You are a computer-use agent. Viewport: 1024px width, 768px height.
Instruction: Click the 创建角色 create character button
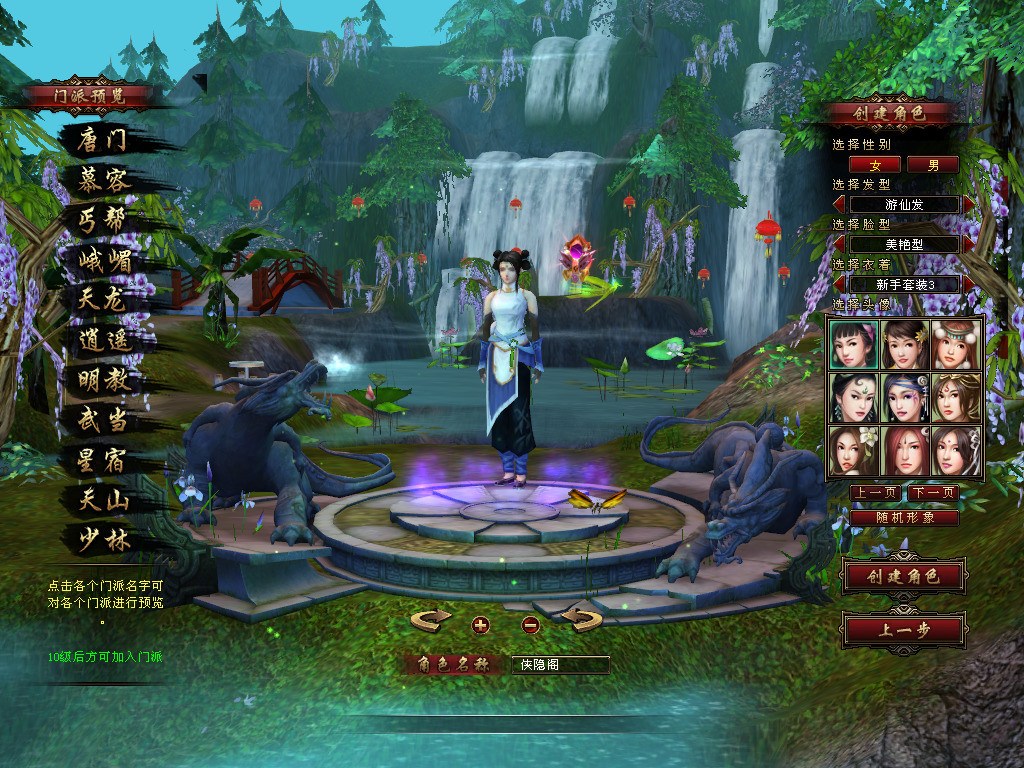coord(903,577)
